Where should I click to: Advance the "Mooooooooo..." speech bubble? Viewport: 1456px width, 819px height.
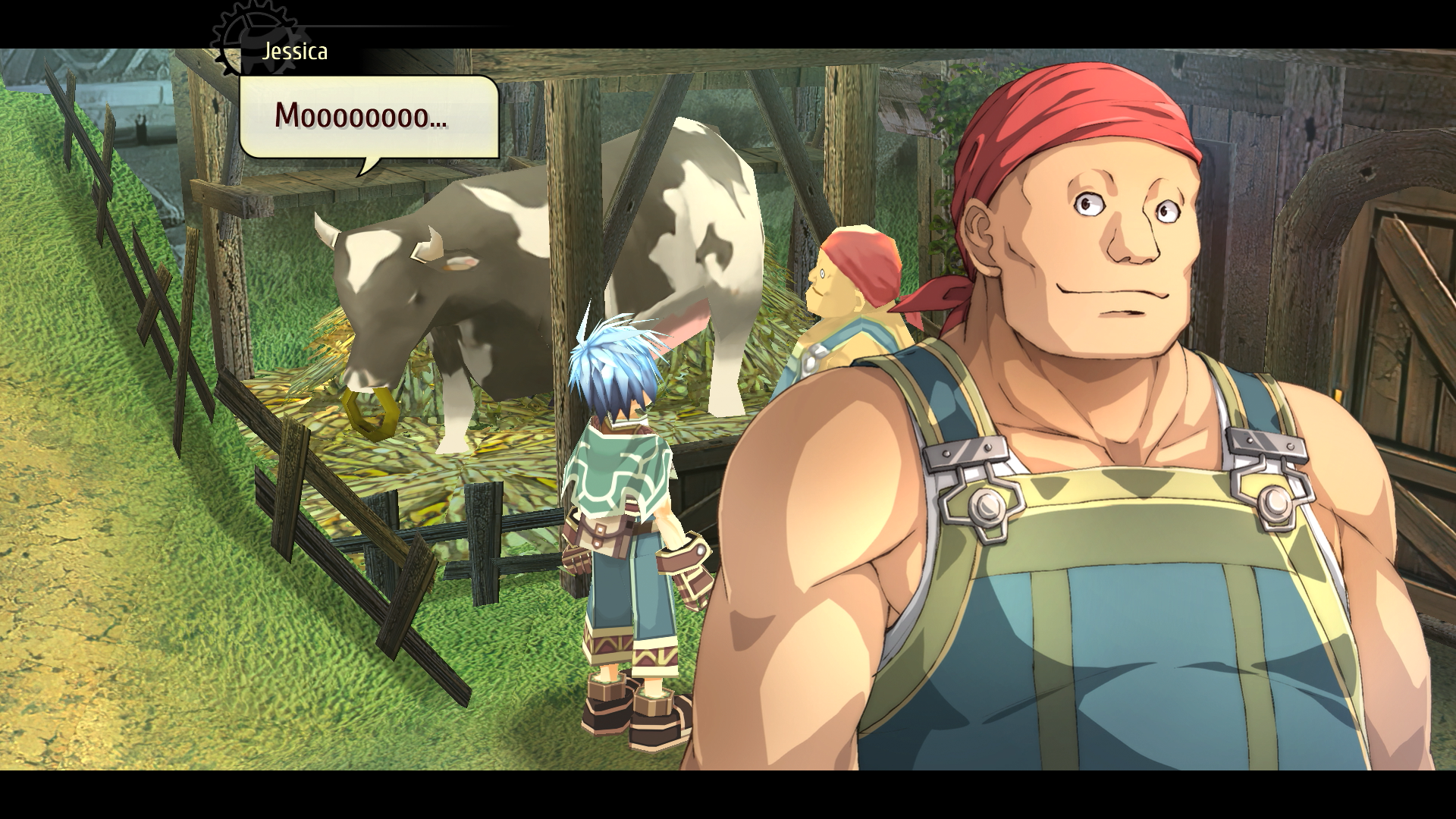coord(369,118)
